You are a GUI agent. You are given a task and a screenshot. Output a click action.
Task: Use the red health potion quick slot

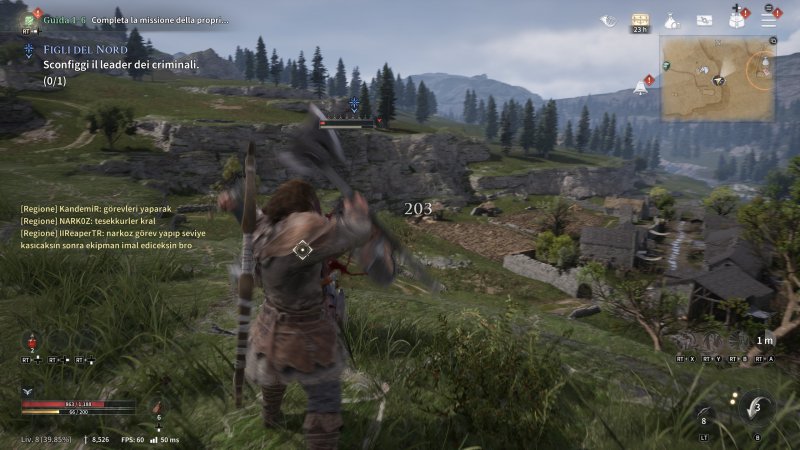point(32,342)
